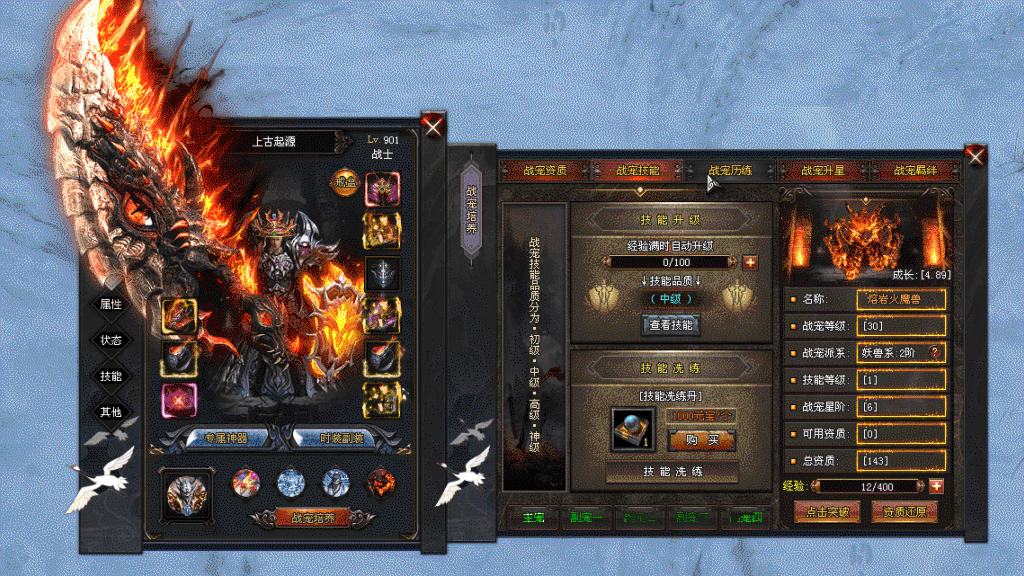The width and height of the screenshot is (1024, 576).
Task: Select the 主宠 pet slot tab
Action: point(532,518)
